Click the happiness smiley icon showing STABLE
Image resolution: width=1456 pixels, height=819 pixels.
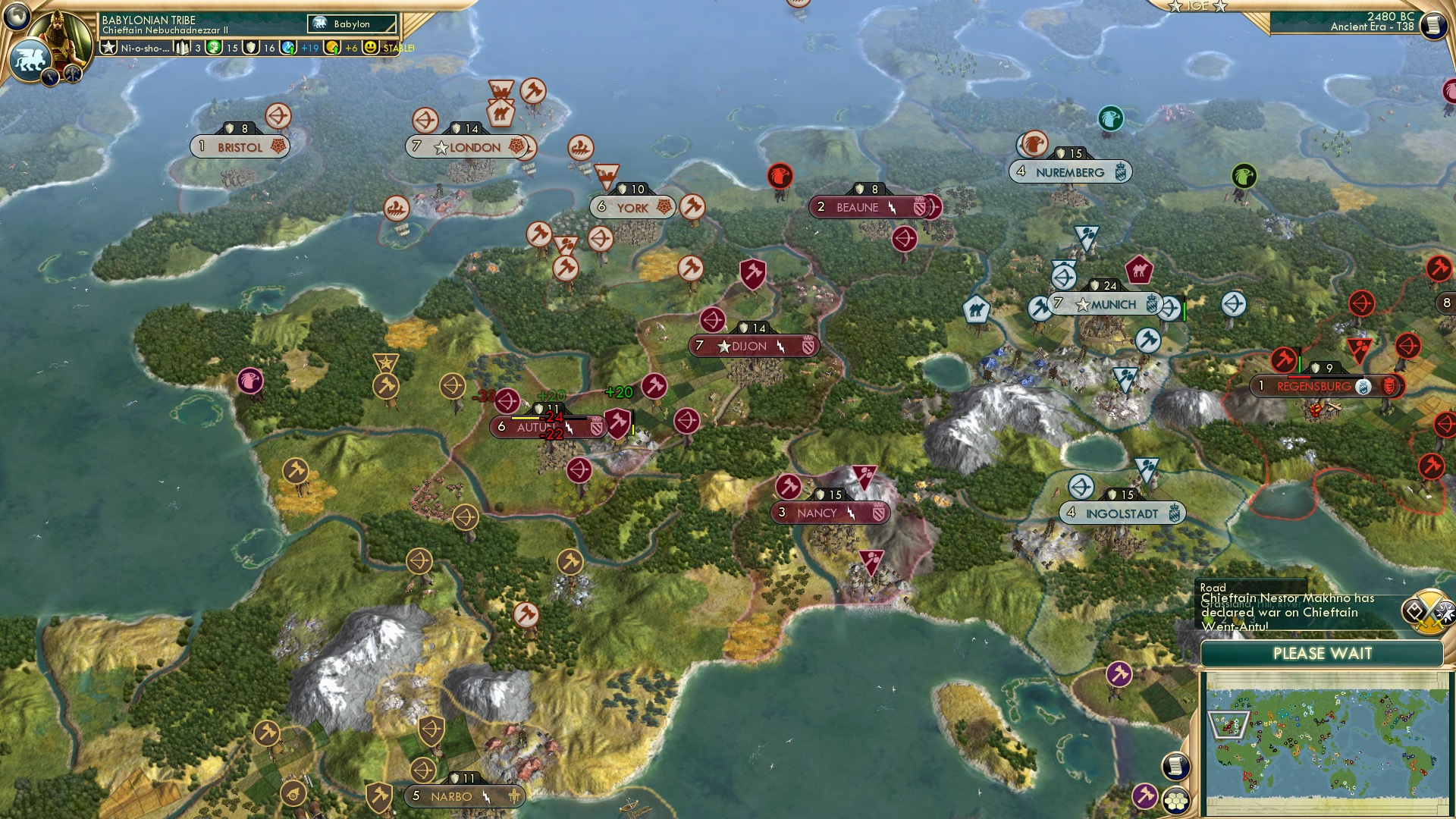tap(369, 48)
